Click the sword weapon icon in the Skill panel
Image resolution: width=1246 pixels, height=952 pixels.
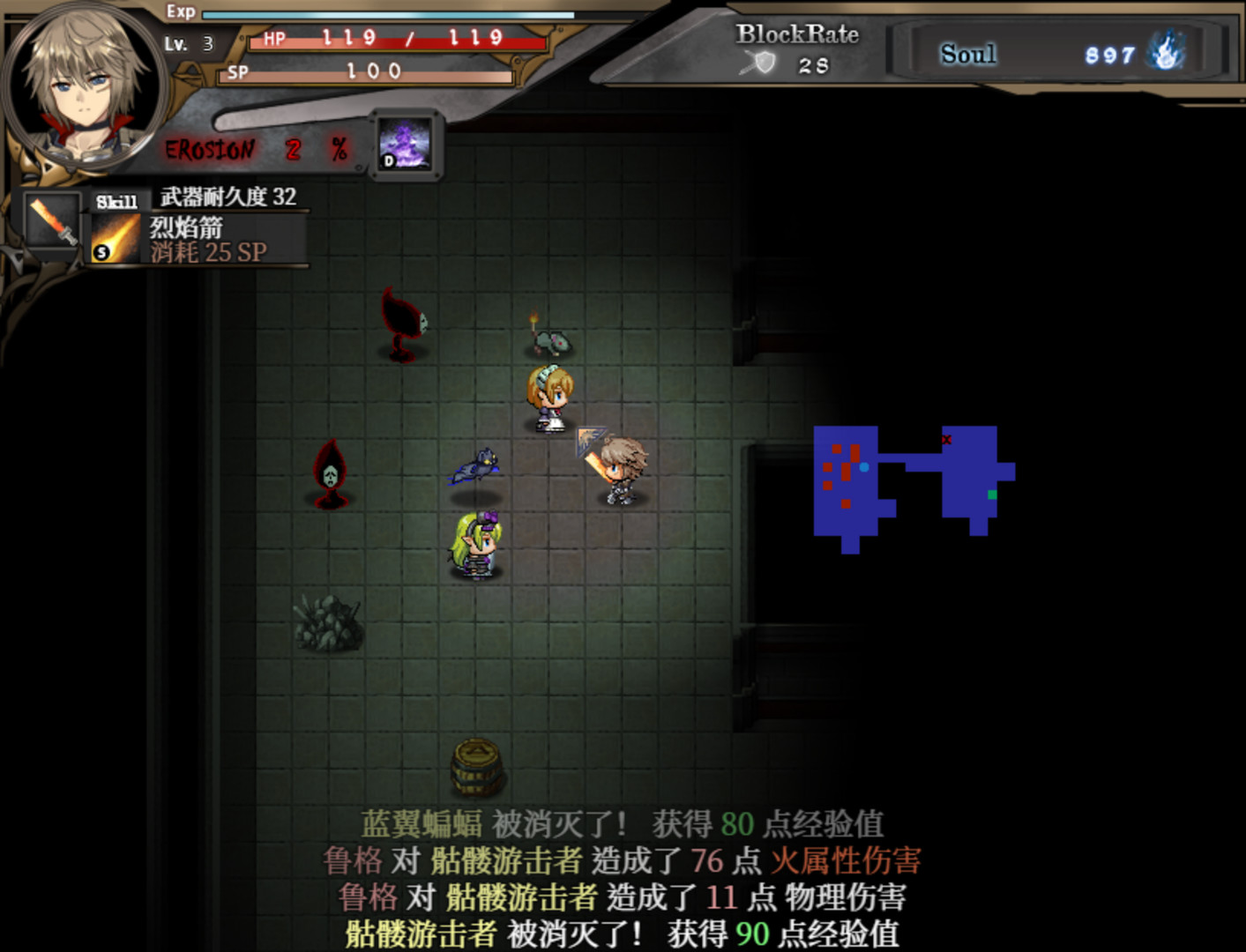point(51,222)
